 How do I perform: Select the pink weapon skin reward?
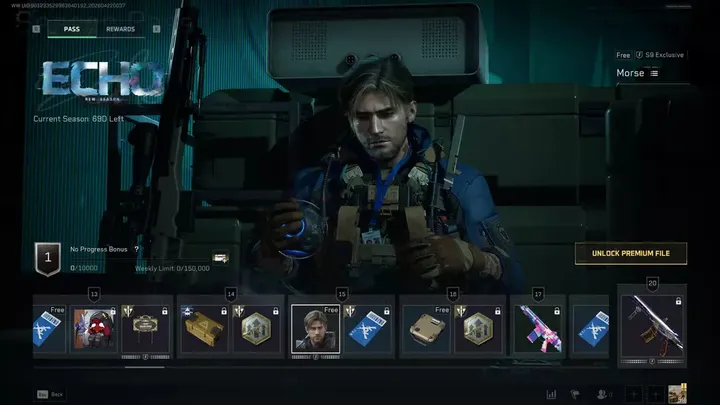pos(539,328)
